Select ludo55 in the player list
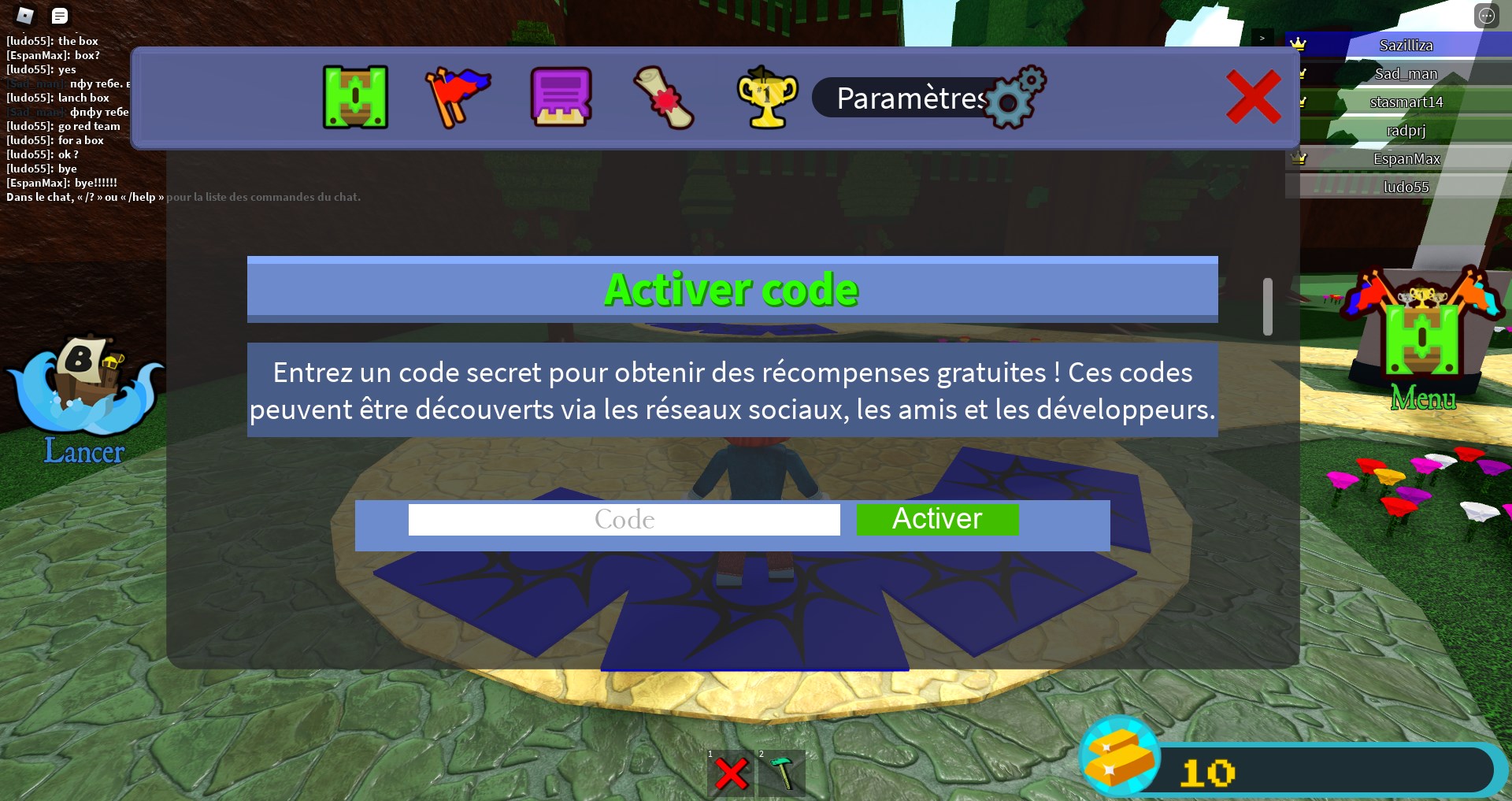 coord(1406,186)
